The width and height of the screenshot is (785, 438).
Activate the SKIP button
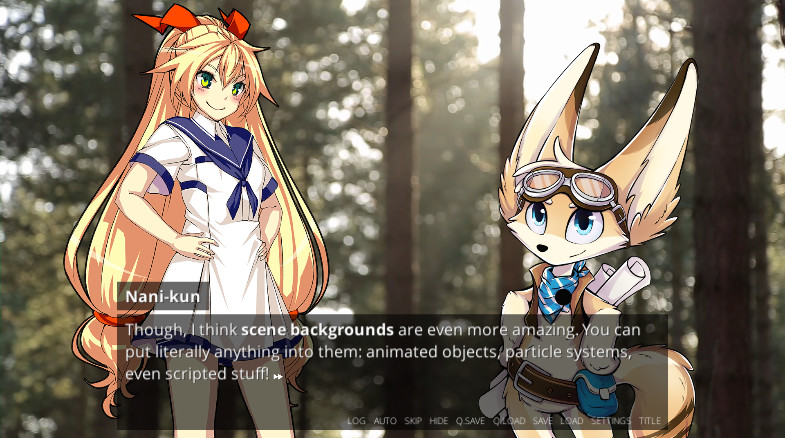coord(413,421)
